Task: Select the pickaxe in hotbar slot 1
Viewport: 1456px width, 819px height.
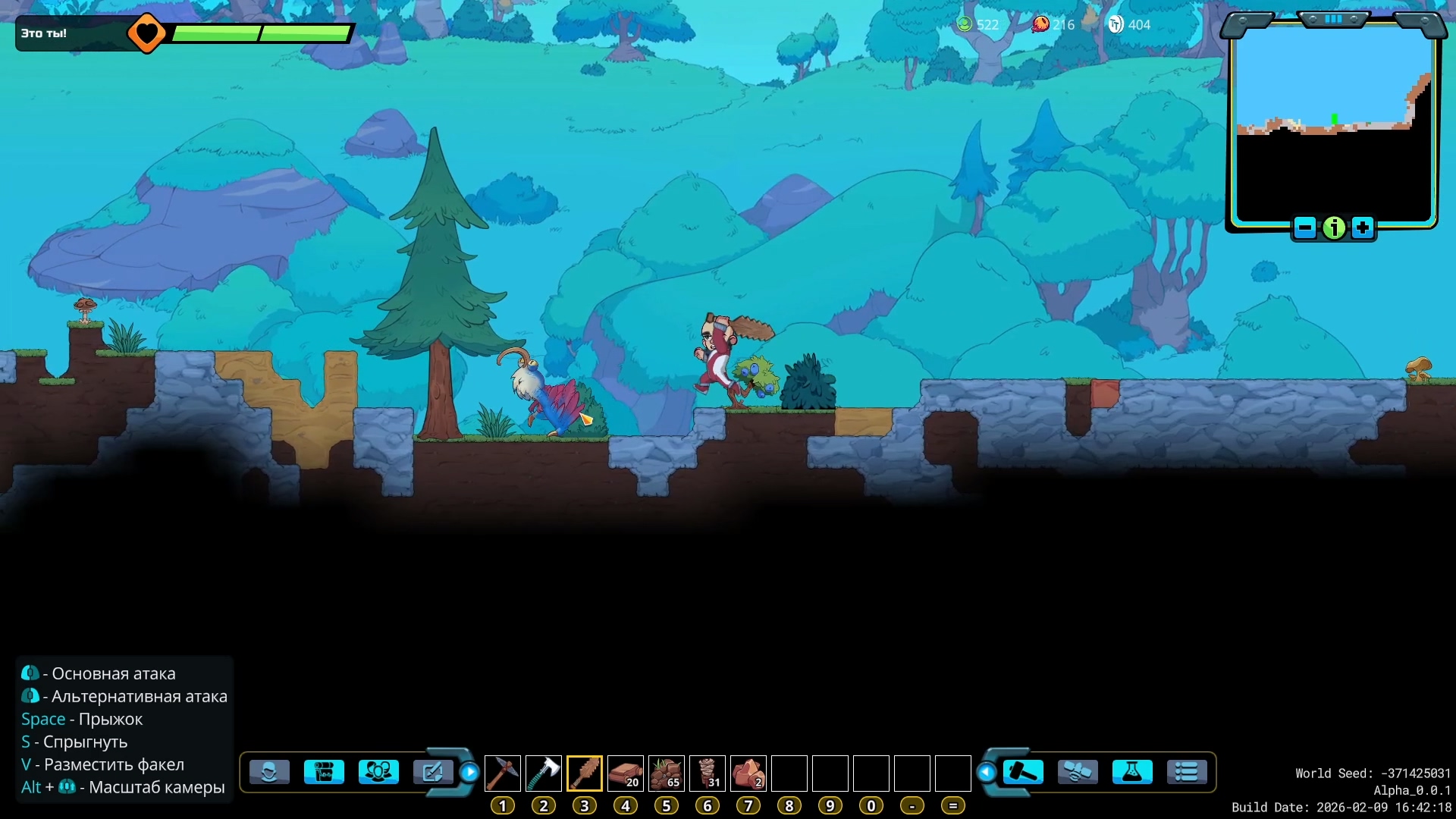Action: (502, 773)
